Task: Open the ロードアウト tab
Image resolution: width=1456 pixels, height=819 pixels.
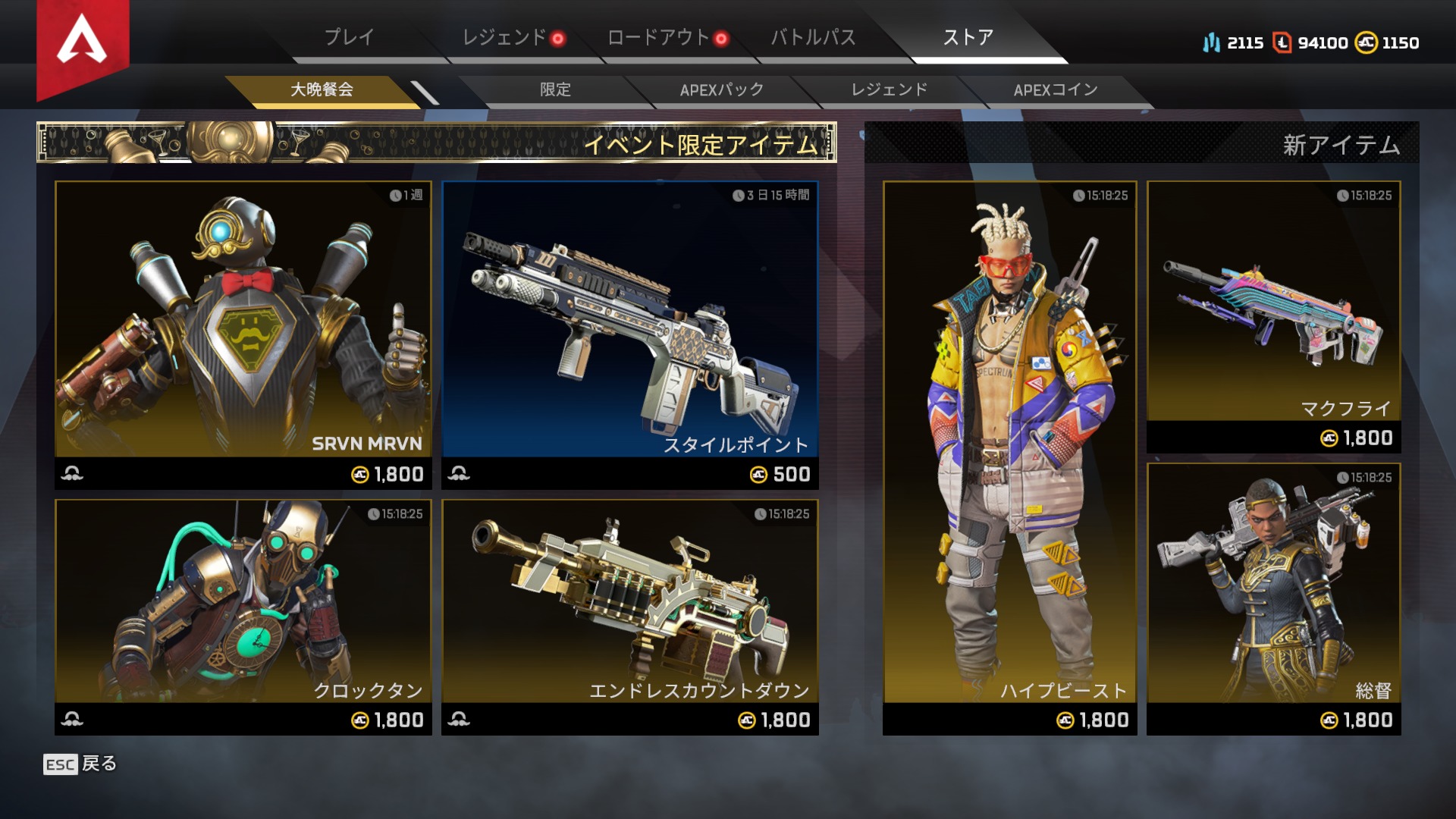Action: [x=659, y=37]
